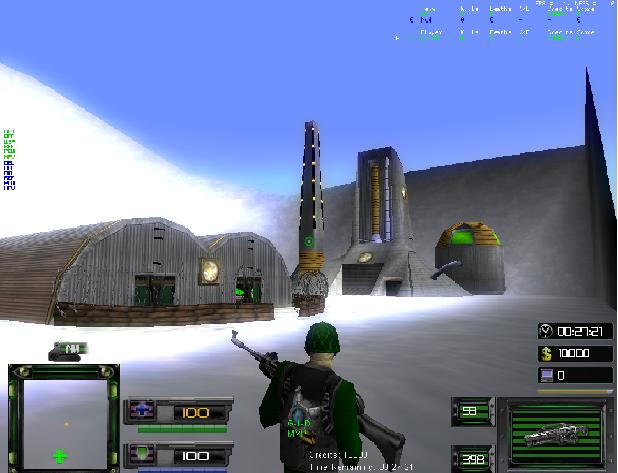The height and width of the screenshot is (473, 618).
Task: Click the mission clock icon
Action: (546, 331)
